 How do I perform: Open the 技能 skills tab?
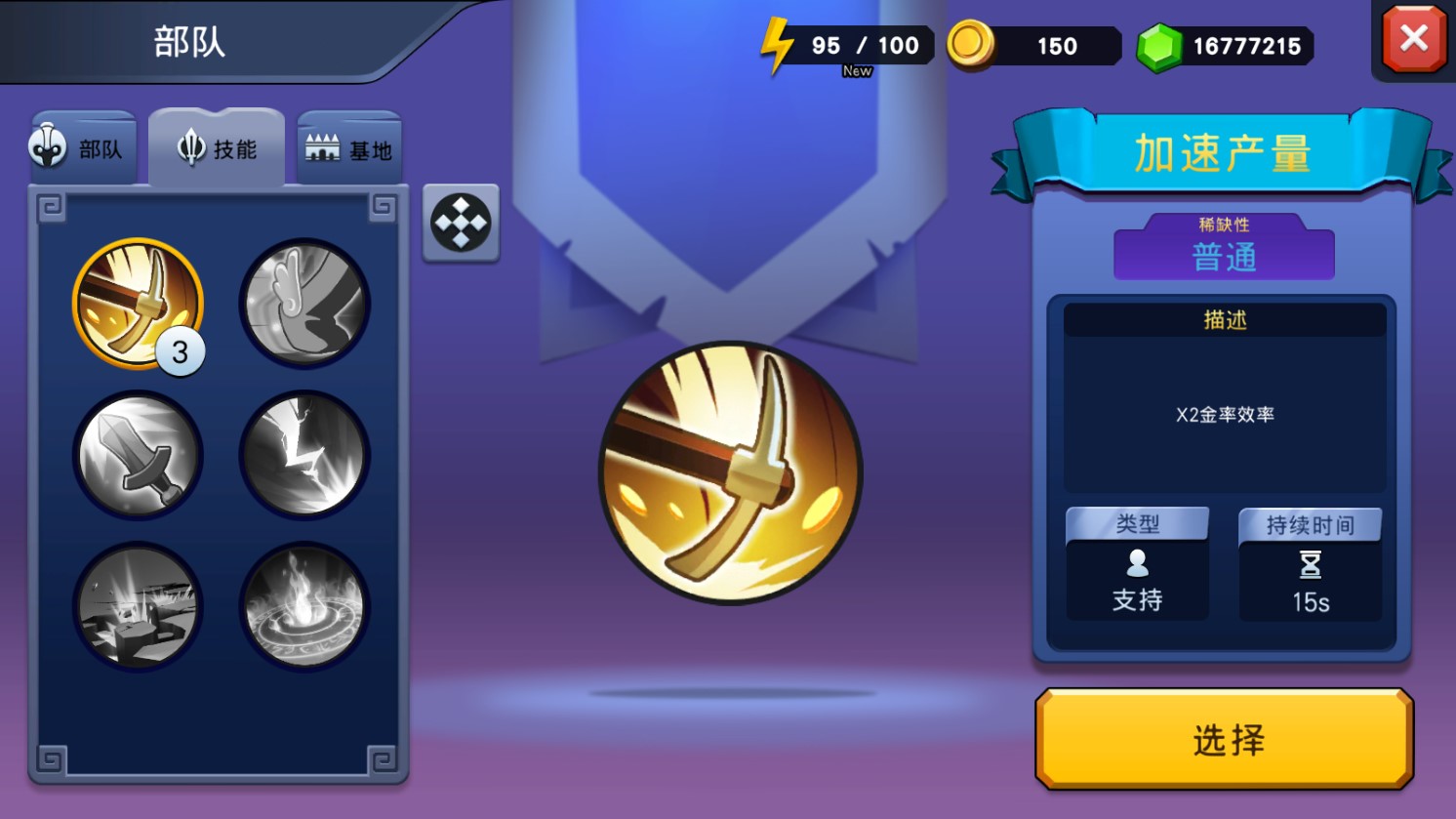point(217,148)
